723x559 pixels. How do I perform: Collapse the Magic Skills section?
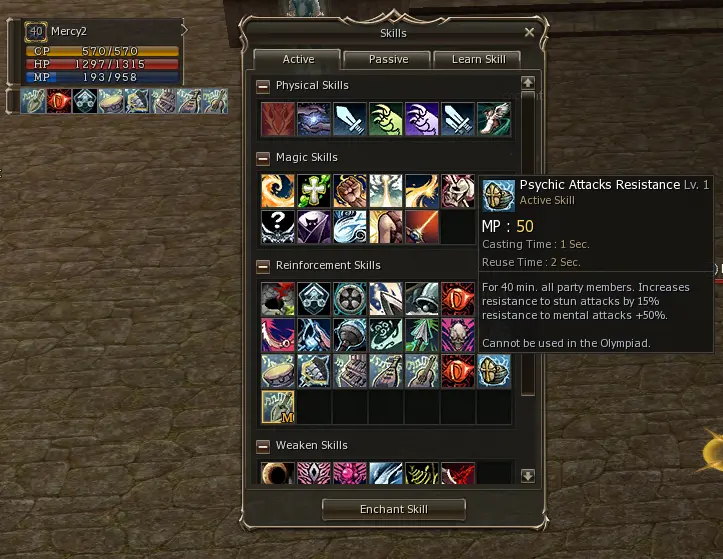pos(263,158)
